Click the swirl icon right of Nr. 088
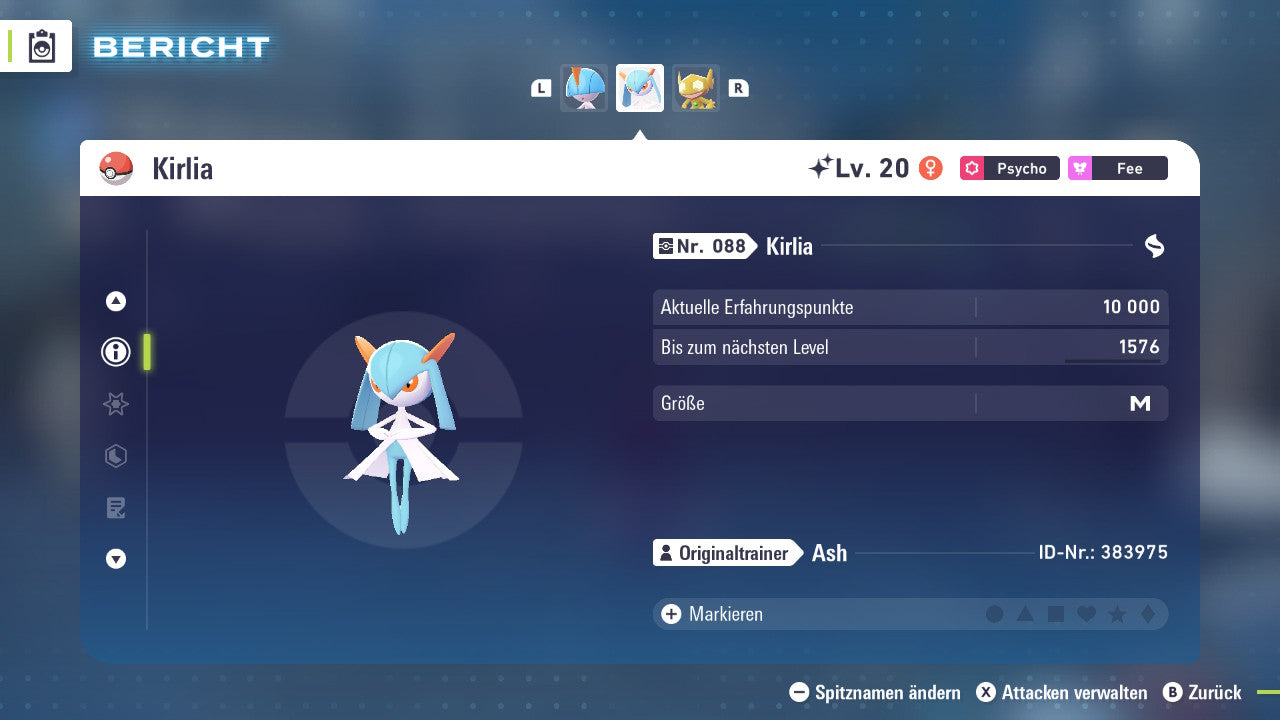The height and width of the screenshot is (720, 1280). pyautogui.click(x=1154, y=245)
